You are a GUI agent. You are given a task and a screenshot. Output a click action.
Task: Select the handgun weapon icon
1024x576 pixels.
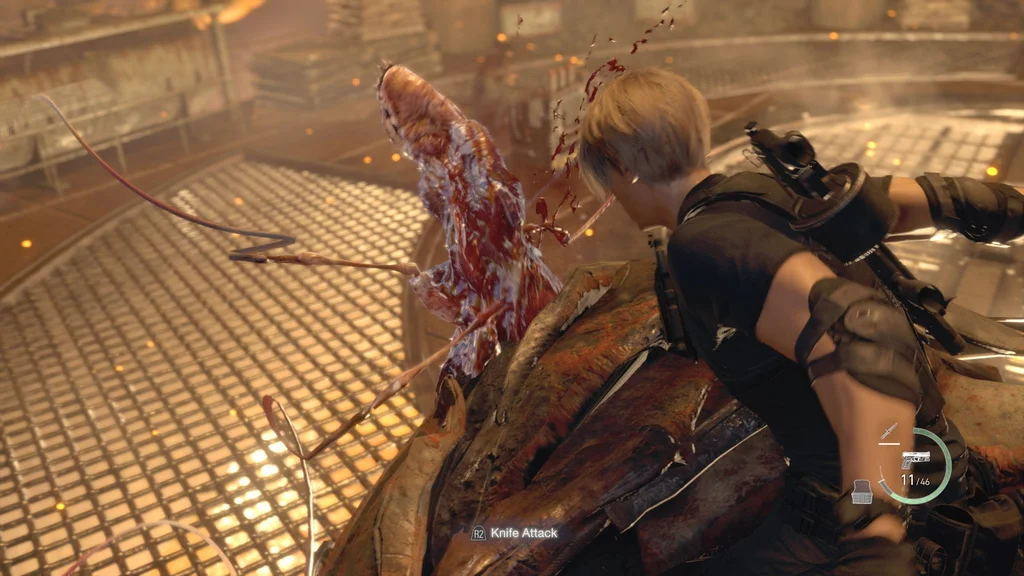915,459
